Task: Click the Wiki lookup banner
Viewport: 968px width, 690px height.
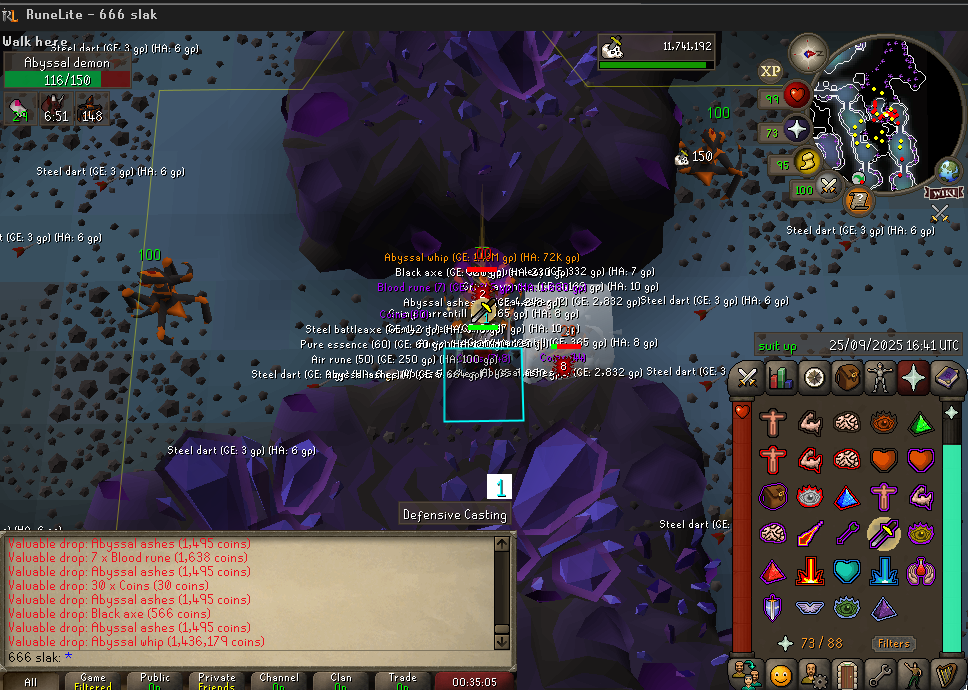Action: [x=941, y=192]
